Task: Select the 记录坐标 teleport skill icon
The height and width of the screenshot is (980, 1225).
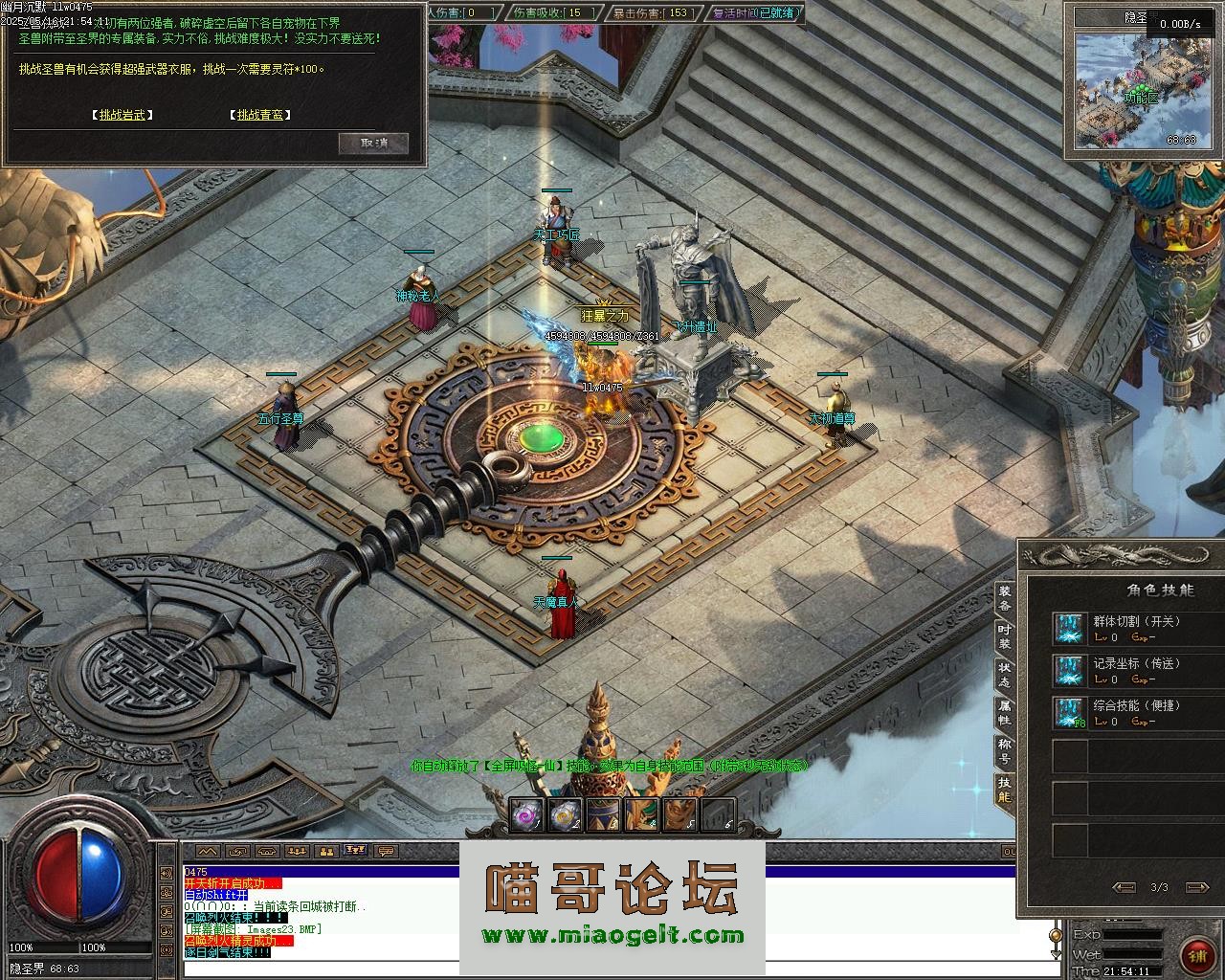Action: (1068, 671)
